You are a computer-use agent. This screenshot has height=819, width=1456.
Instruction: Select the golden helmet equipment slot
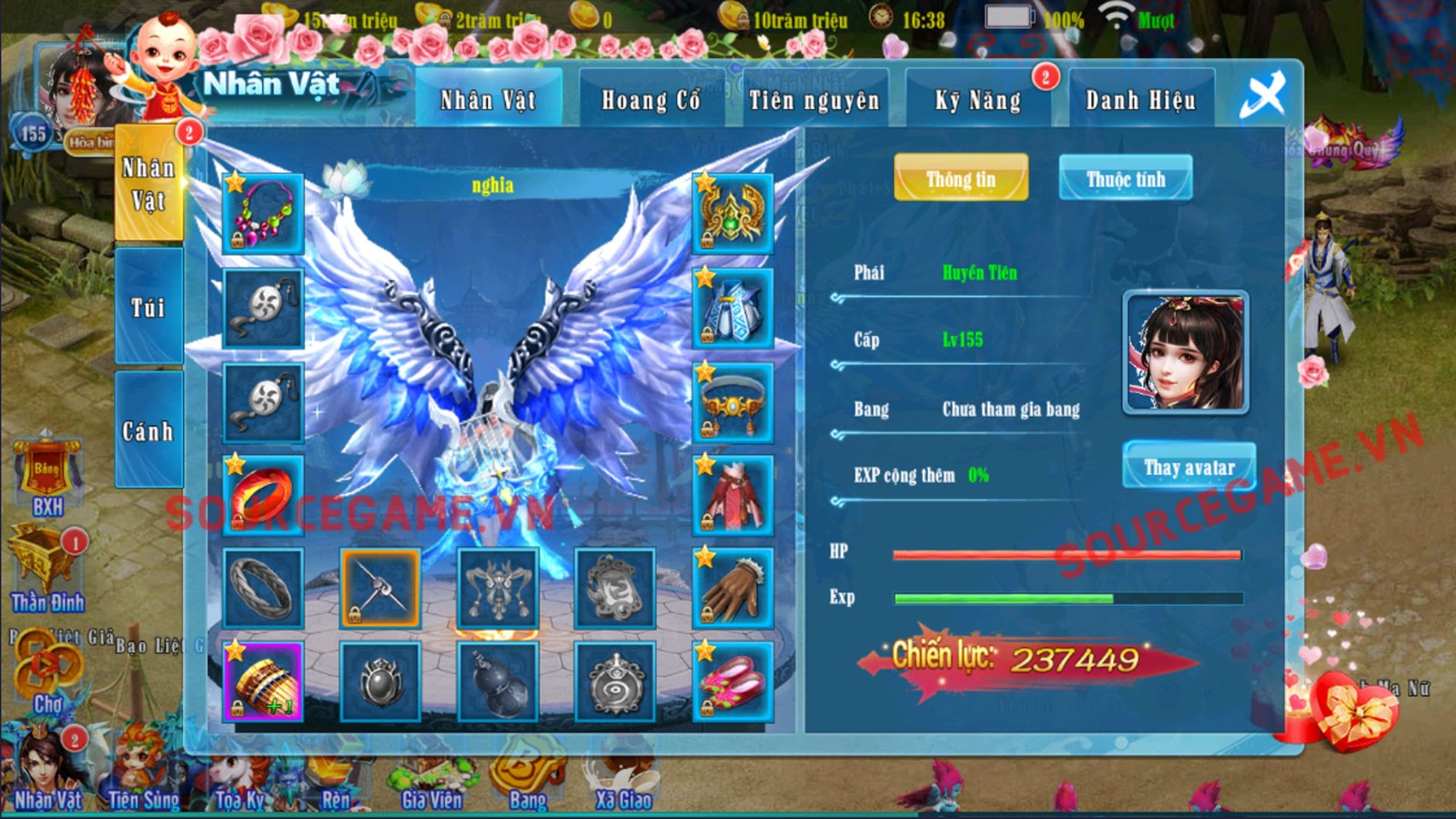tap(733, 214)
